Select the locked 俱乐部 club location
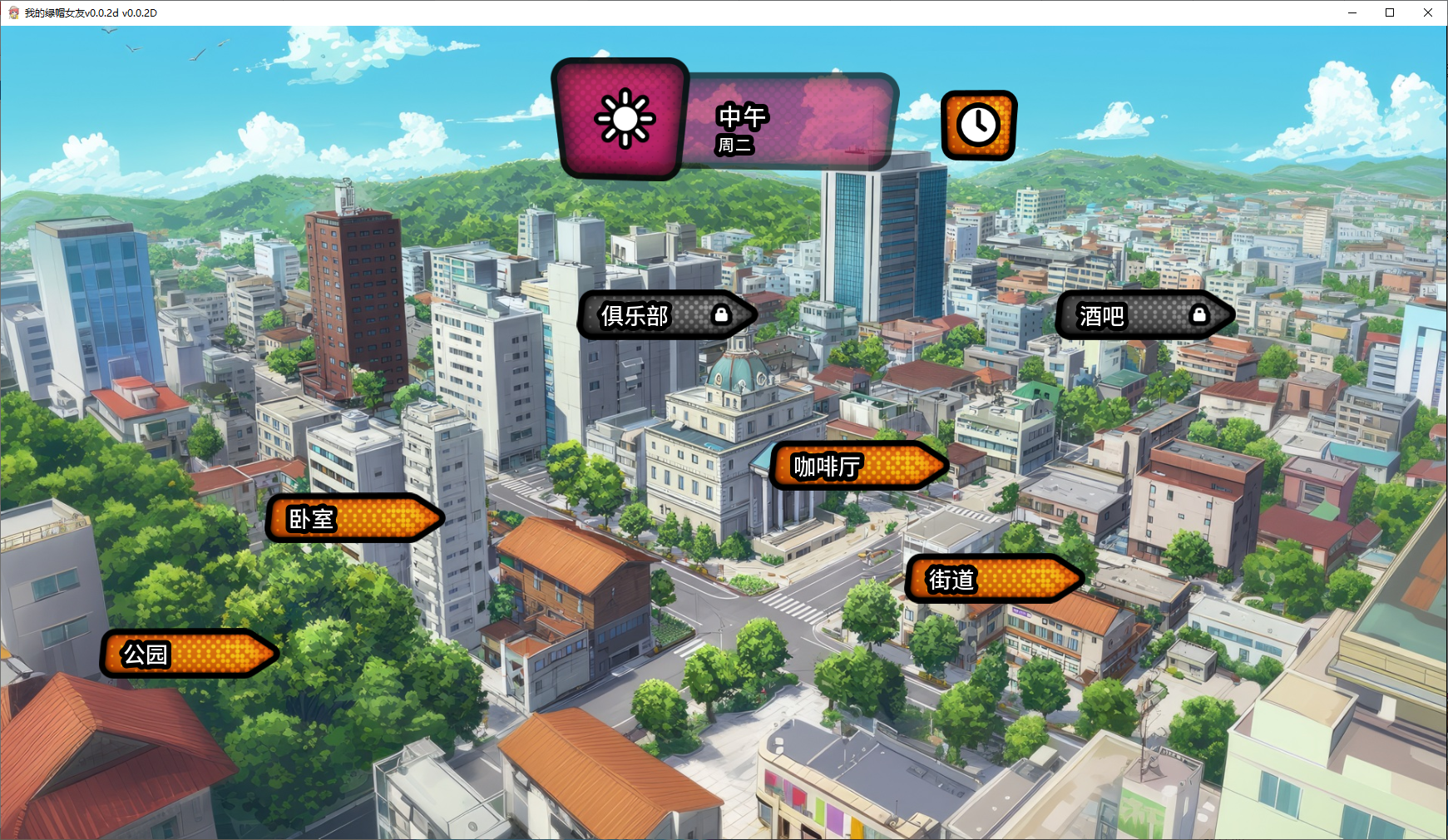Image resolution: width=1448 pixels, height=840 pixels. pyautogui.click(x=666, y=315)
